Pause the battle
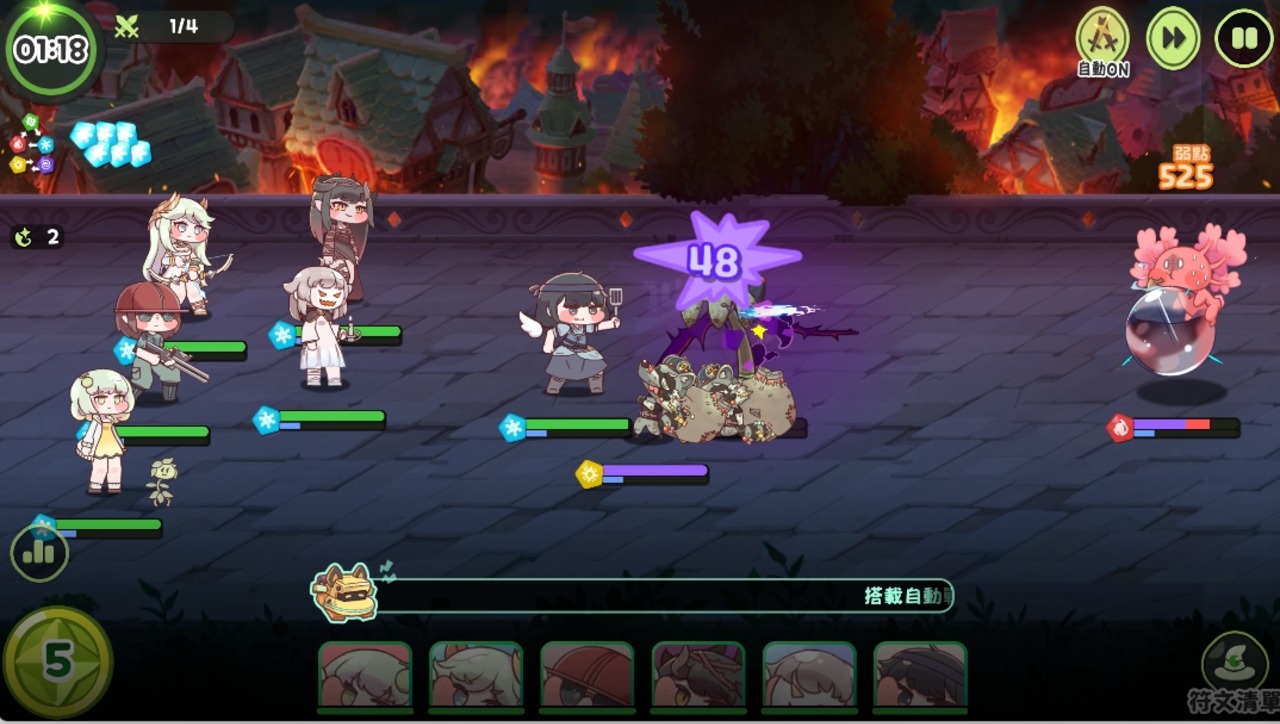 point(1244,39)
